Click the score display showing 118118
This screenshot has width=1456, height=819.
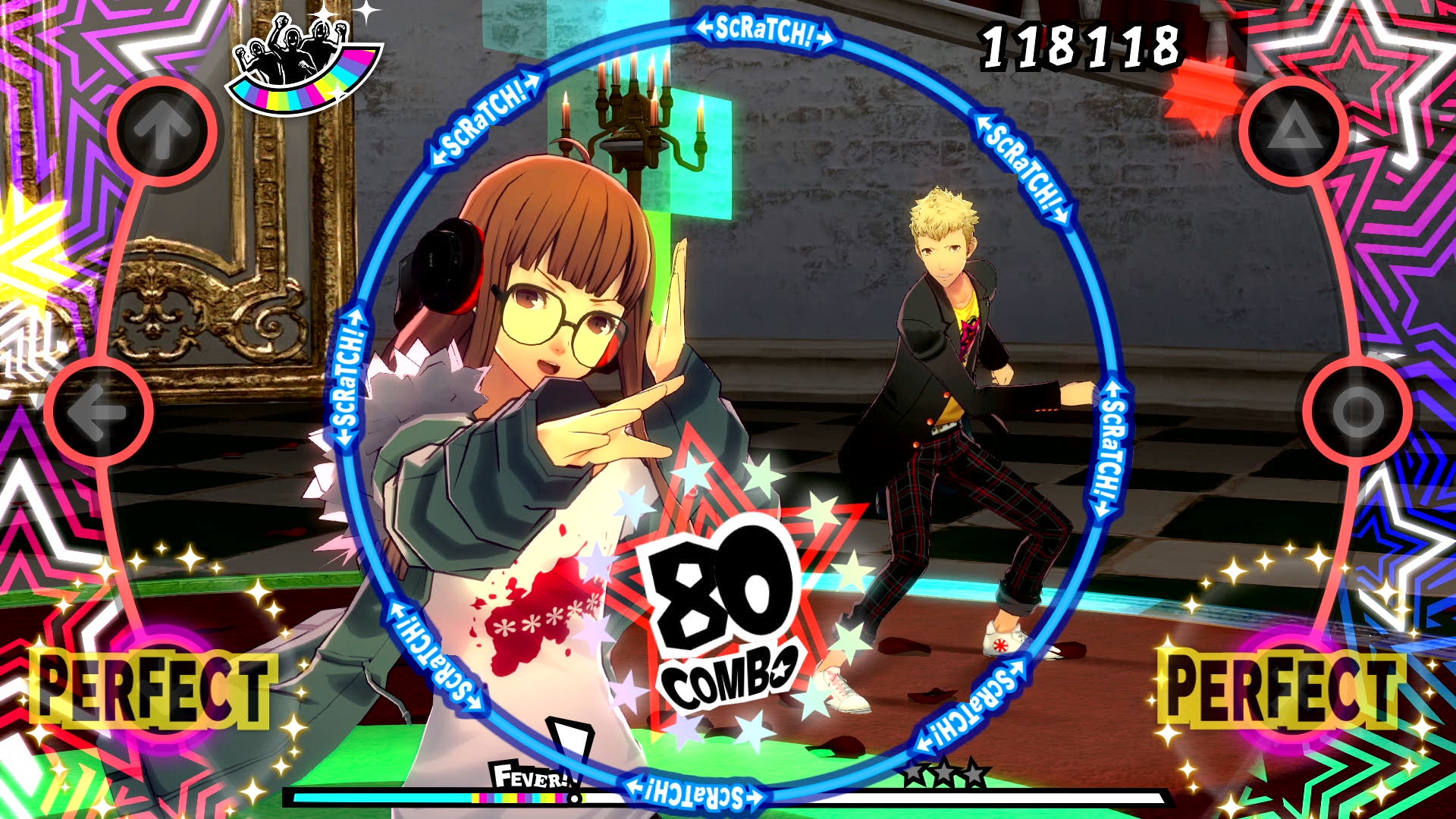point(1081,45)
